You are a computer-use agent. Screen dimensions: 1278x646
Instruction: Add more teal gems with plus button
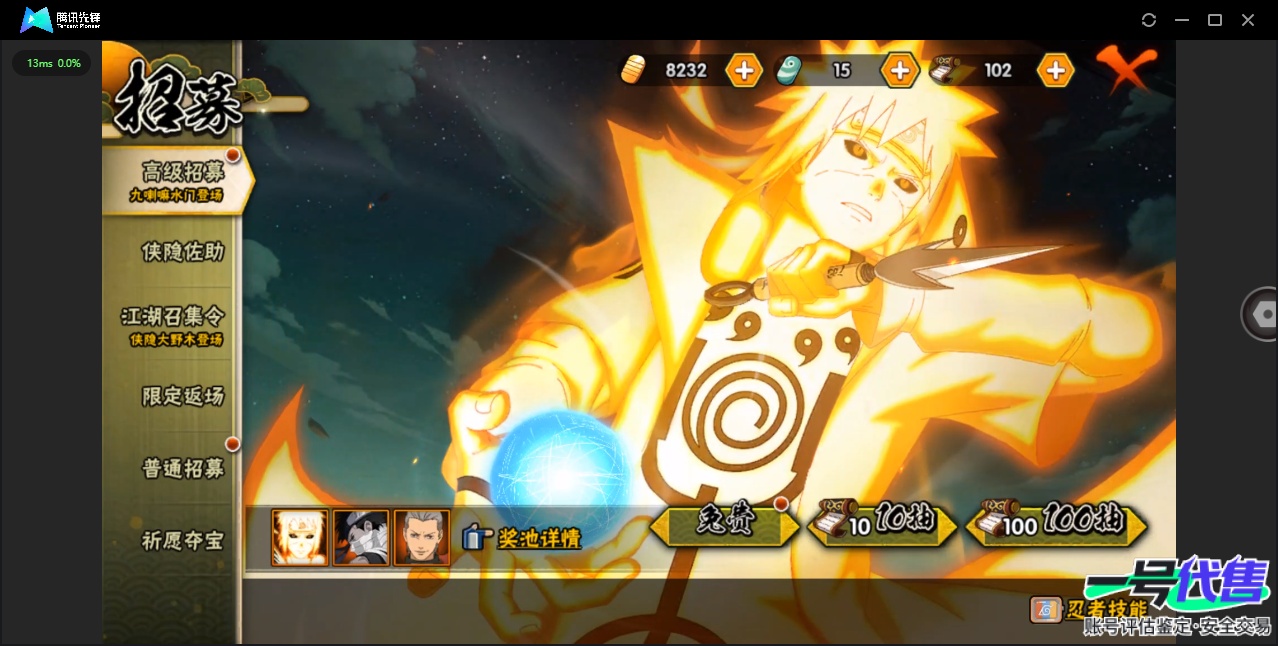(899, 70)
